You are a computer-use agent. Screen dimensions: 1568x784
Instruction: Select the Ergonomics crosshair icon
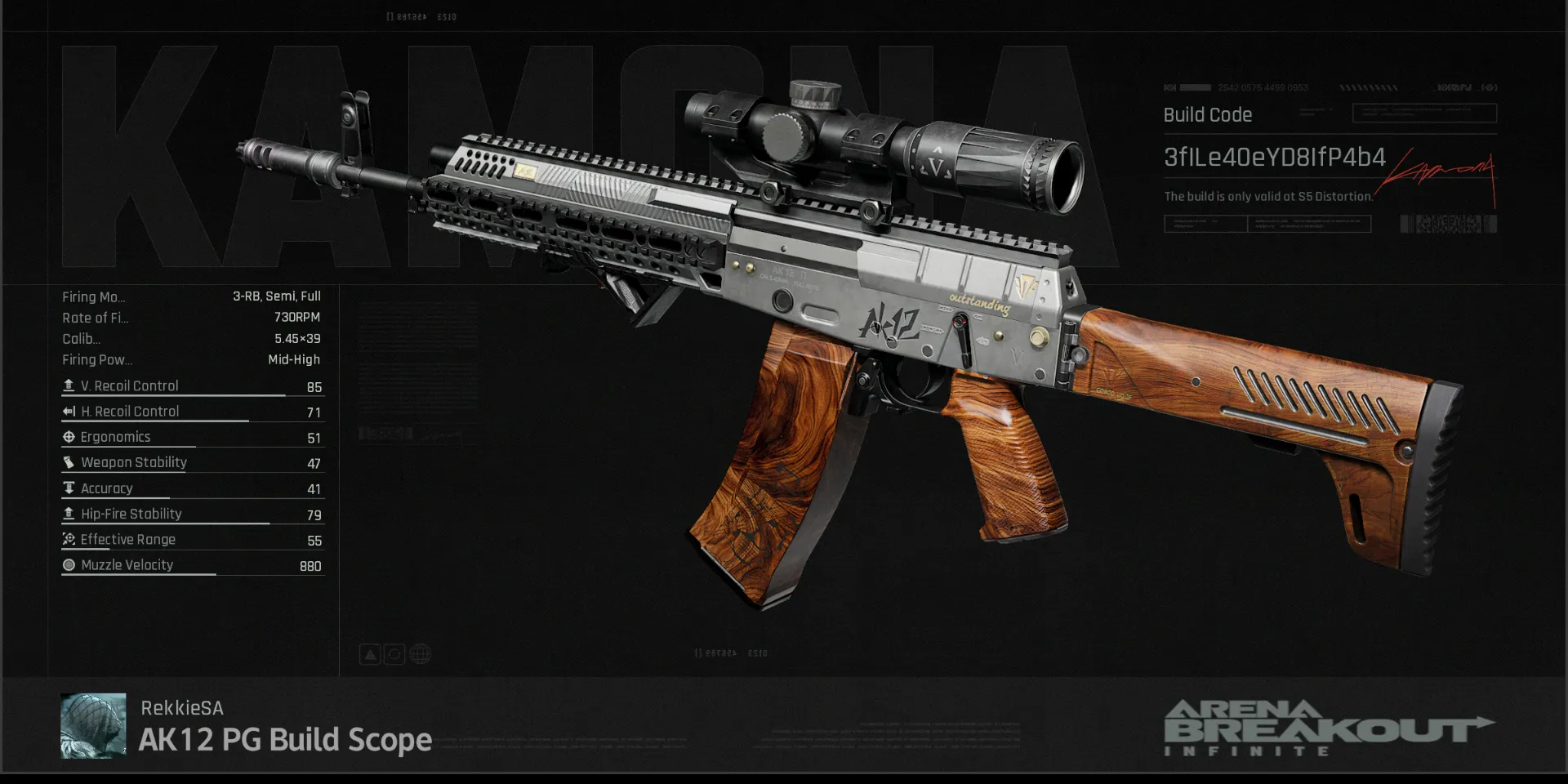(x=69, y=436)
